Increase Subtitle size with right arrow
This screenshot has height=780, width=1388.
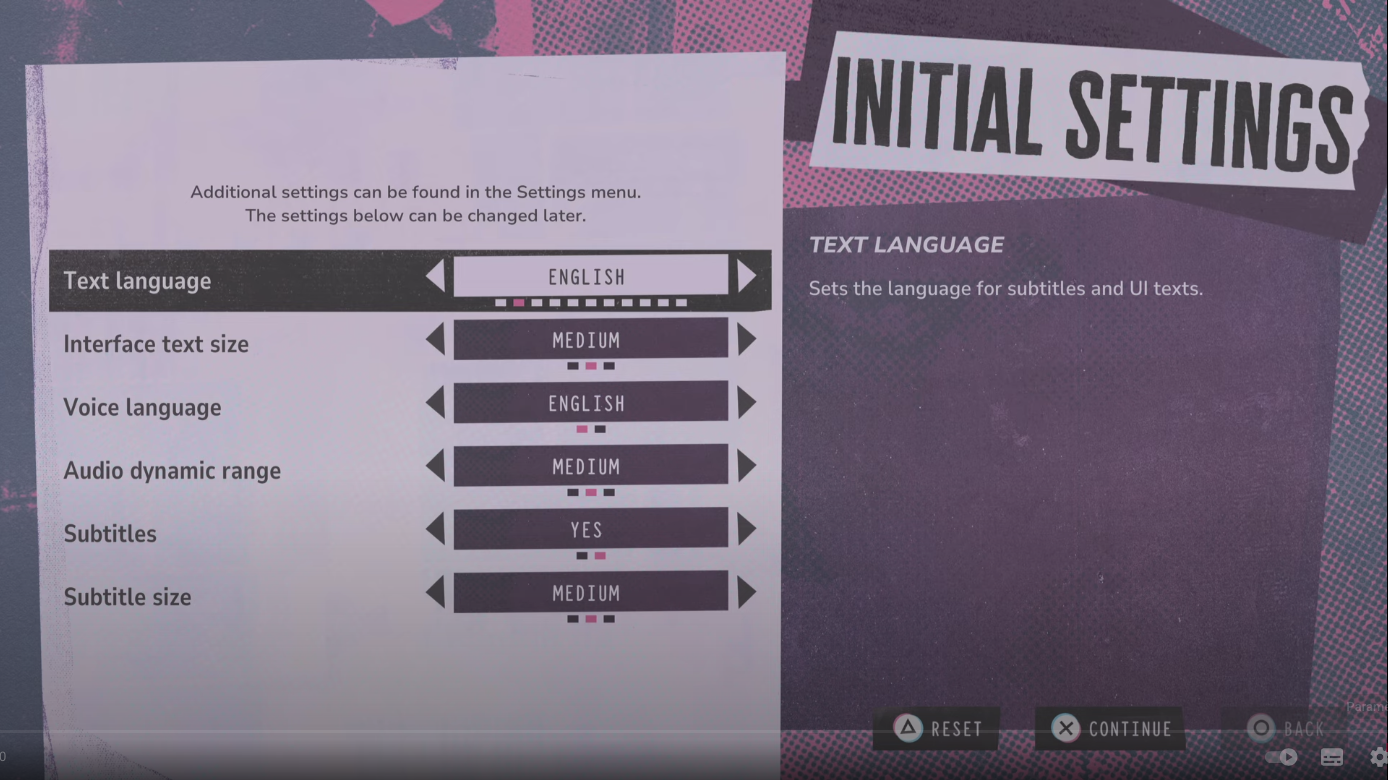point(746,593)
